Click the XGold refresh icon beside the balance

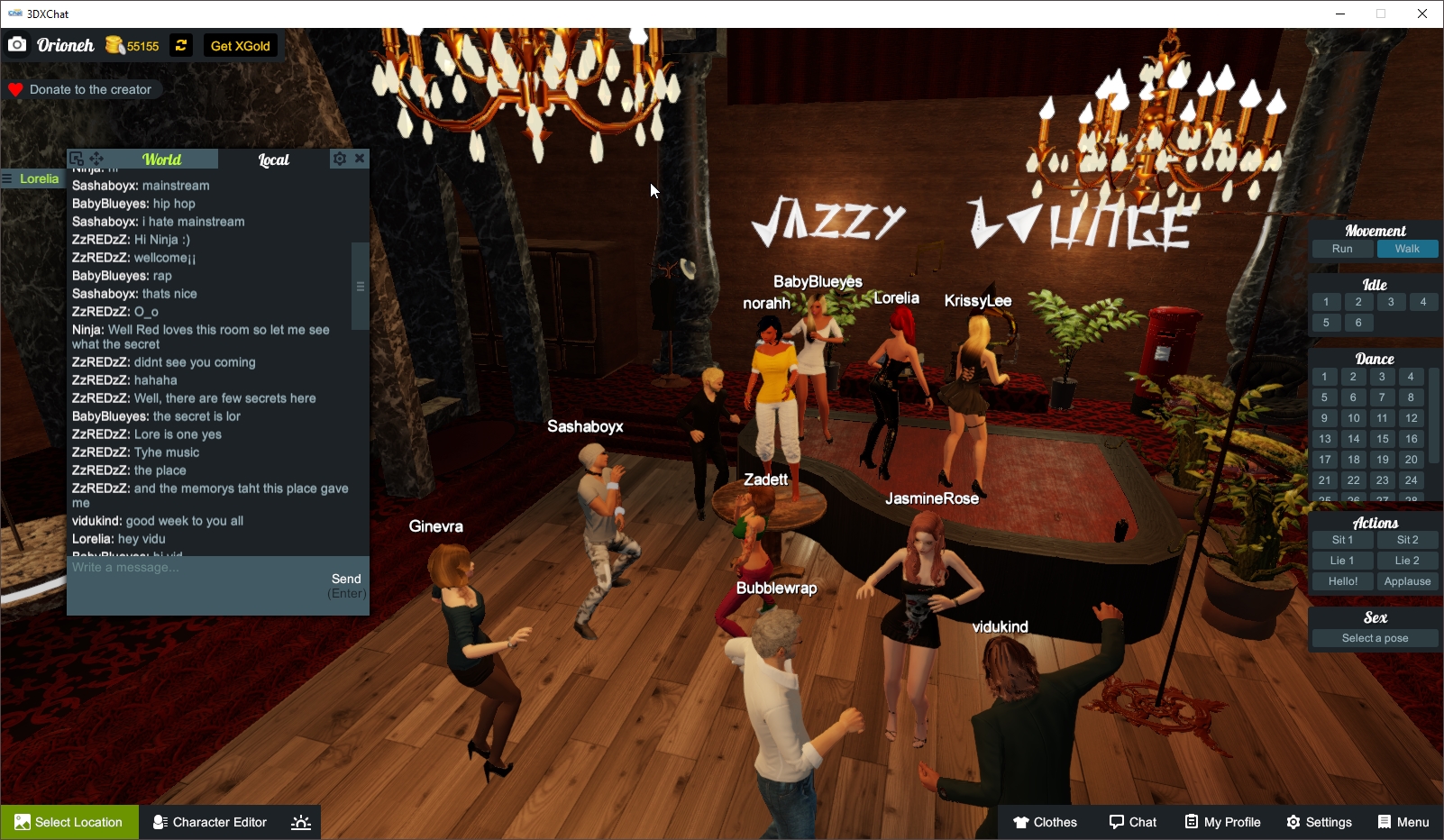click(x=180, y=45)
